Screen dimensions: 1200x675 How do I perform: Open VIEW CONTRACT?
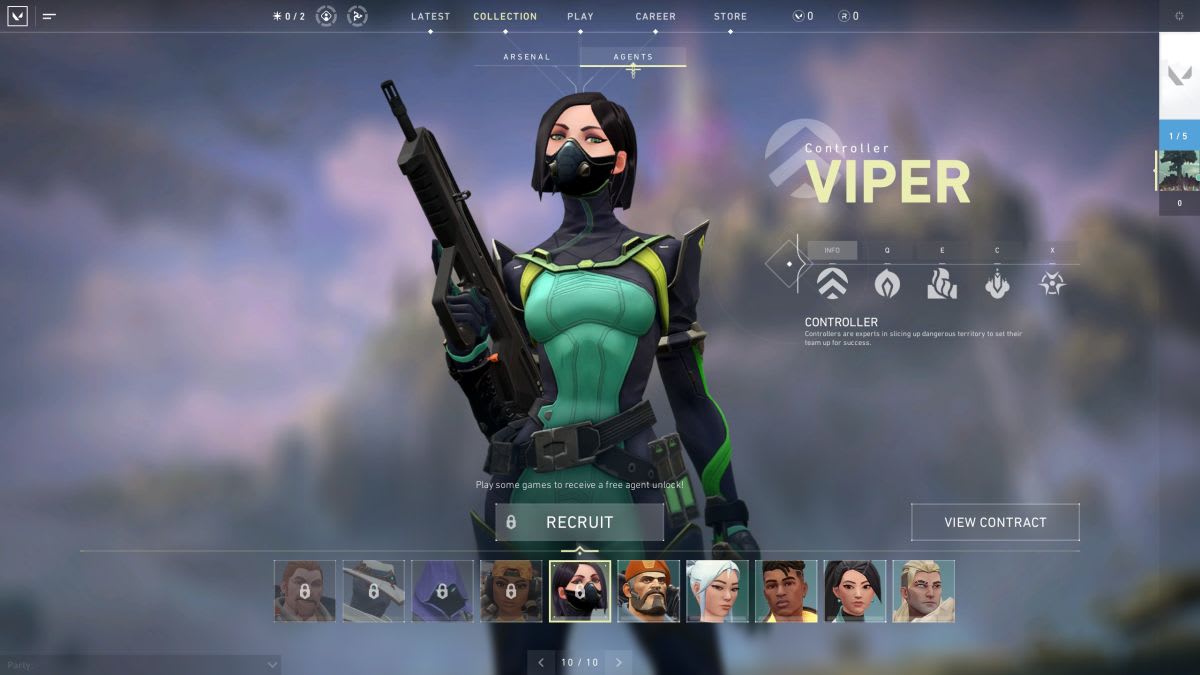995,522
